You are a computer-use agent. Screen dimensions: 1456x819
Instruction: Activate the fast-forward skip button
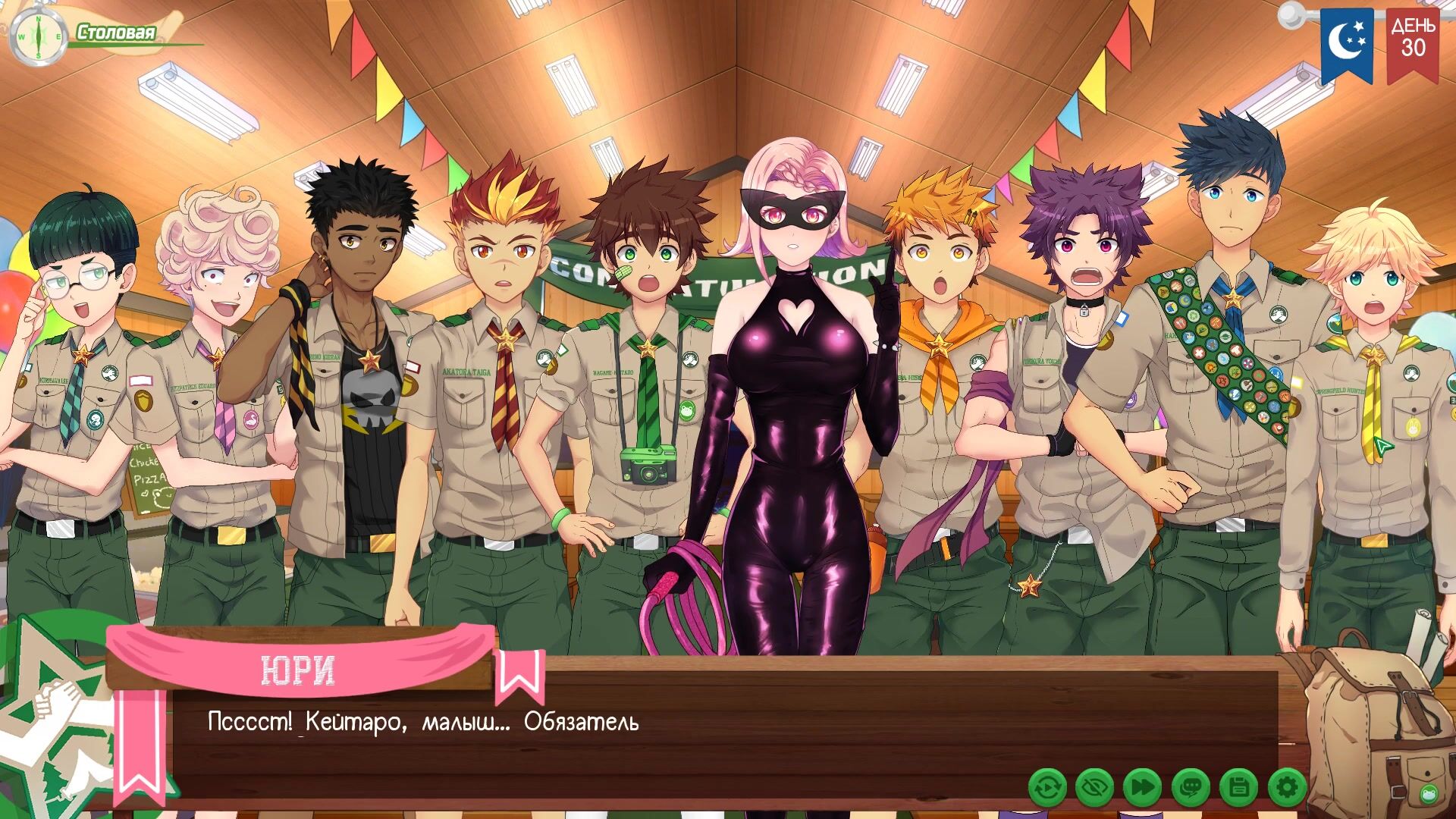1143,789
